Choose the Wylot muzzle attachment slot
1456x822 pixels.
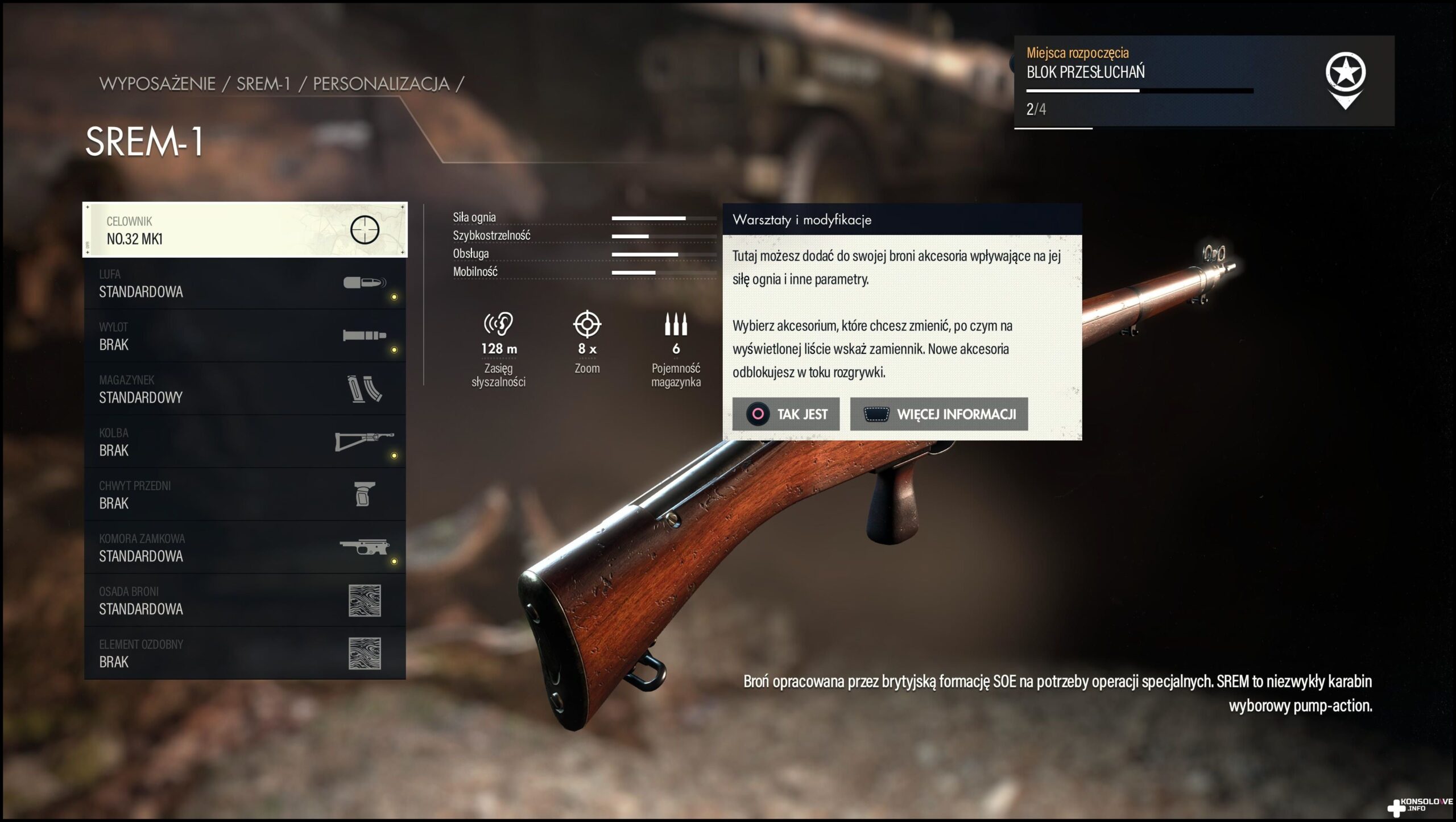coord(245,336)
